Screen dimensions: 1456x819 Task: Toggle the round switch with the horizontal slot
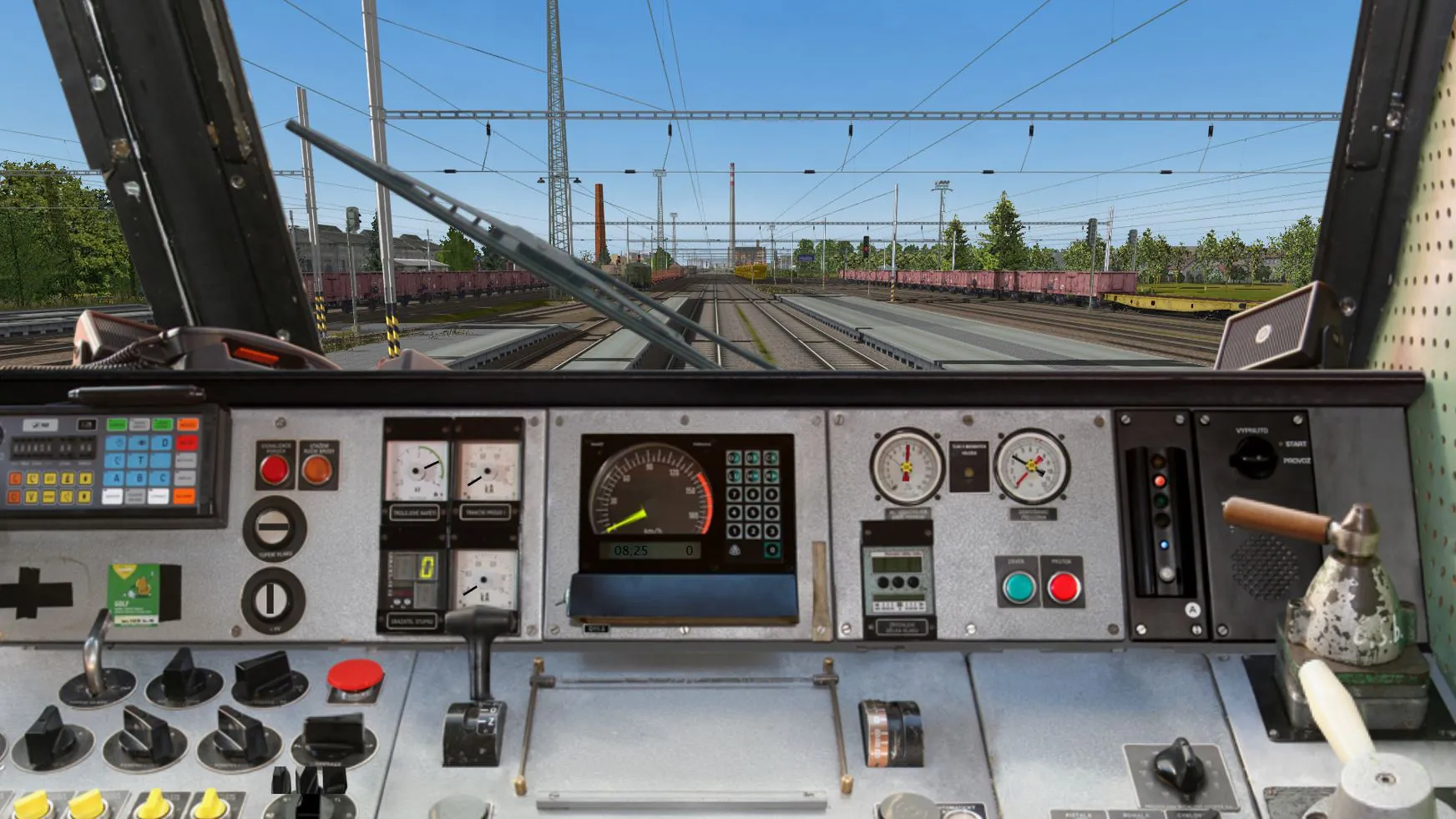click(x=273, y=528)
